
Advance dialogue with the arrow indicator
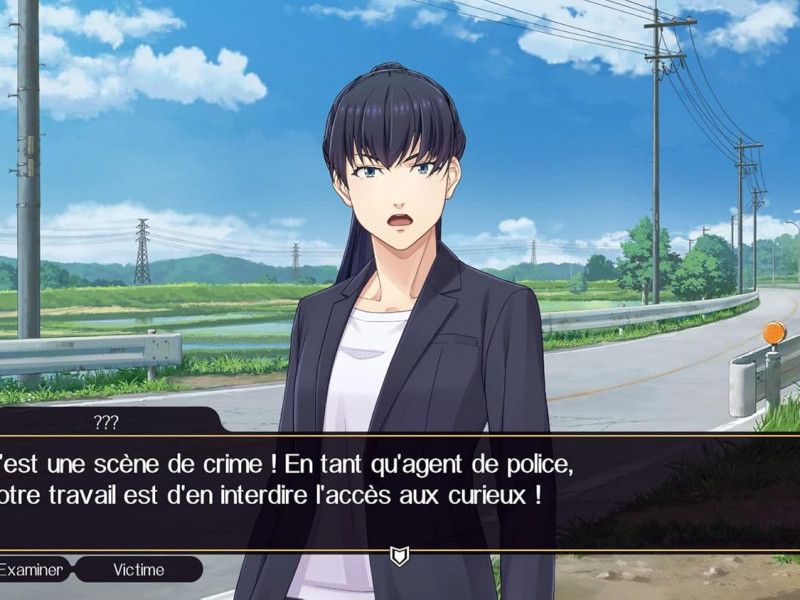tap(399, 556)
